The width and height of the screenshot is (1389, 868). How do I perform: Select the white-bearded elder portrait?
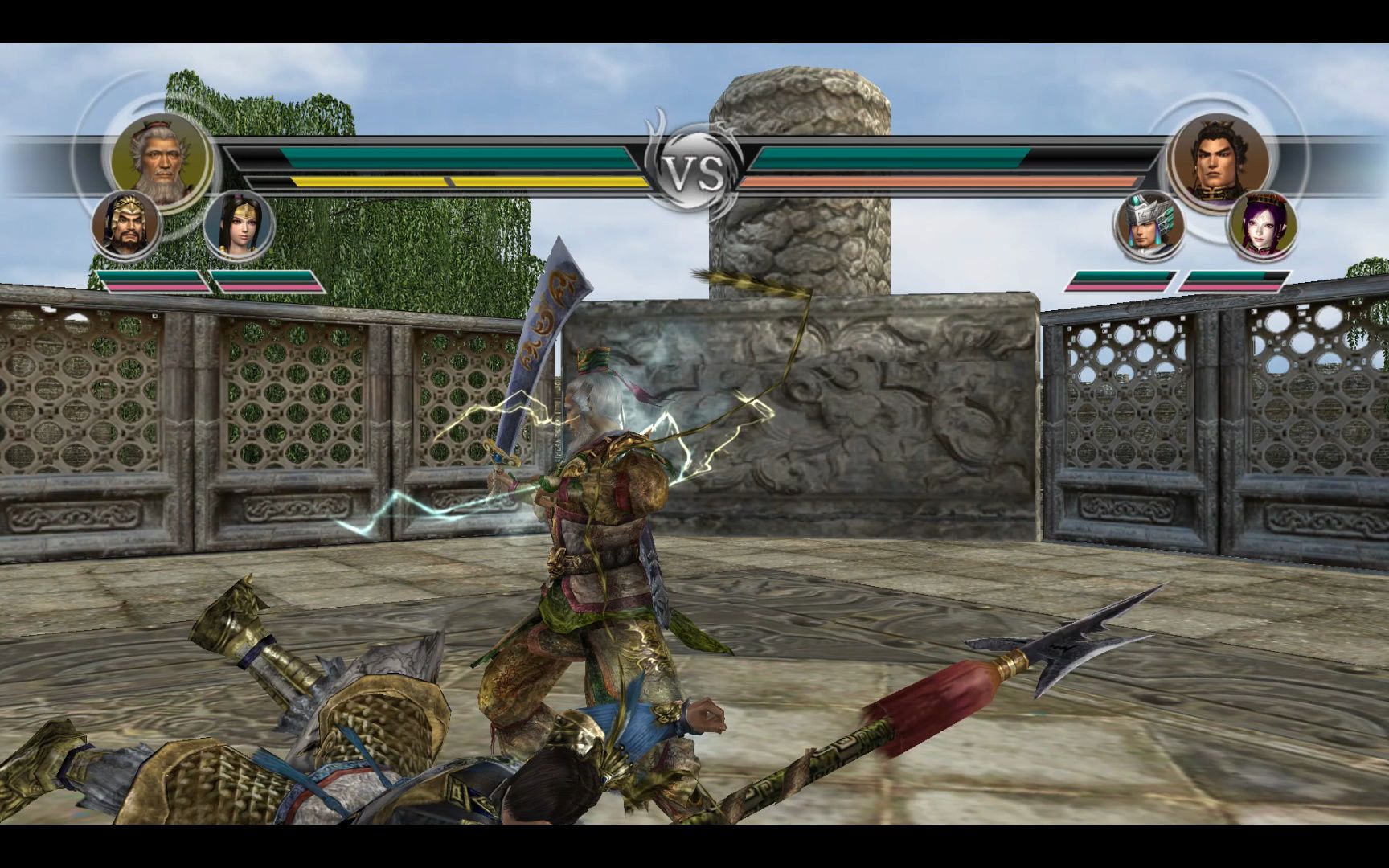pyautogui.click(x=160, y=159)
